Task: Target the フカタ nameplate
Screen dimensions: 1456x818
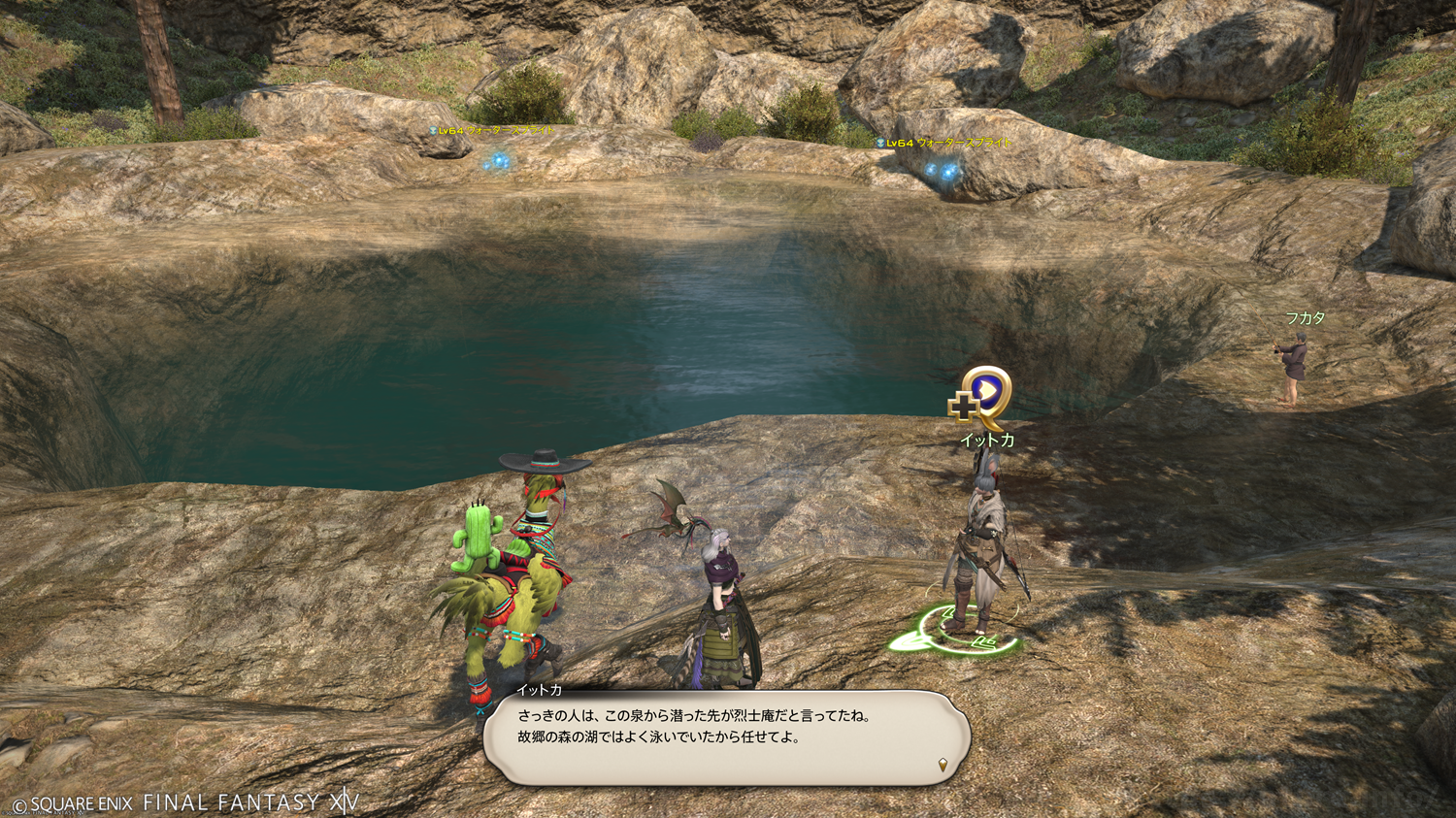Action: point(1305,318)
